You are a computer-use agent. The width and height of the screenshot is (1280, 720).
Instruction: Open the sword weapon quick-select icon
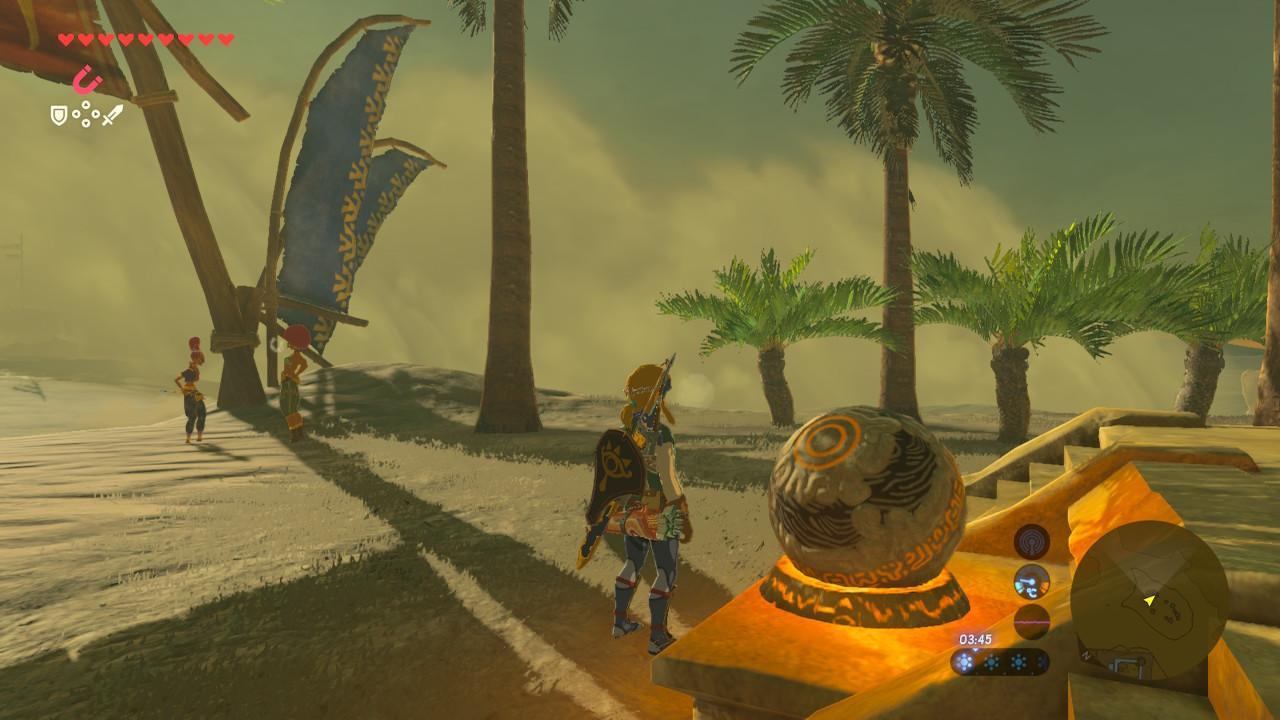click(x=112, y=115)
